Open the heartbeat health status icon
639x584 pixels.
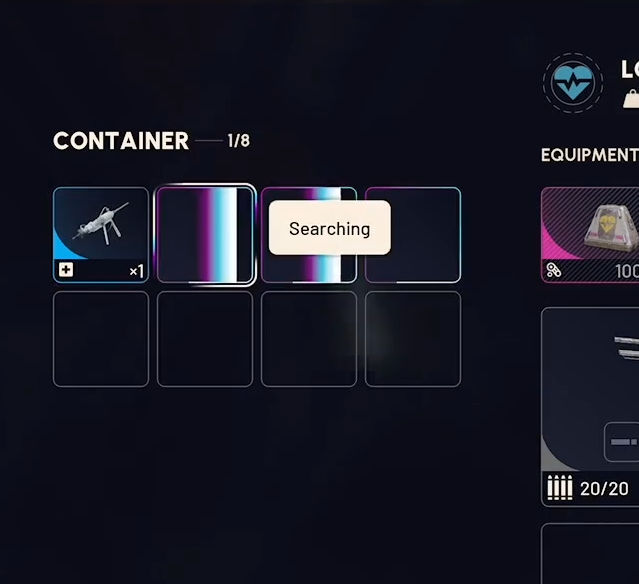point(573,83)
